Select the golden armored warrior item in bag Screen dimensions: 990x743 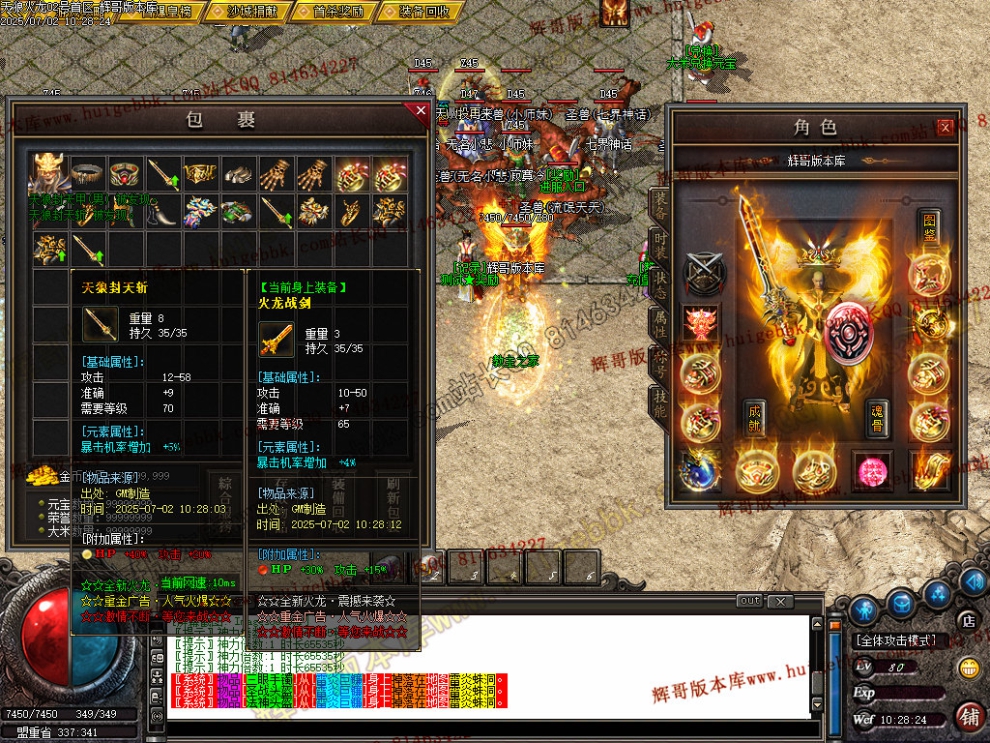[50, 175]
